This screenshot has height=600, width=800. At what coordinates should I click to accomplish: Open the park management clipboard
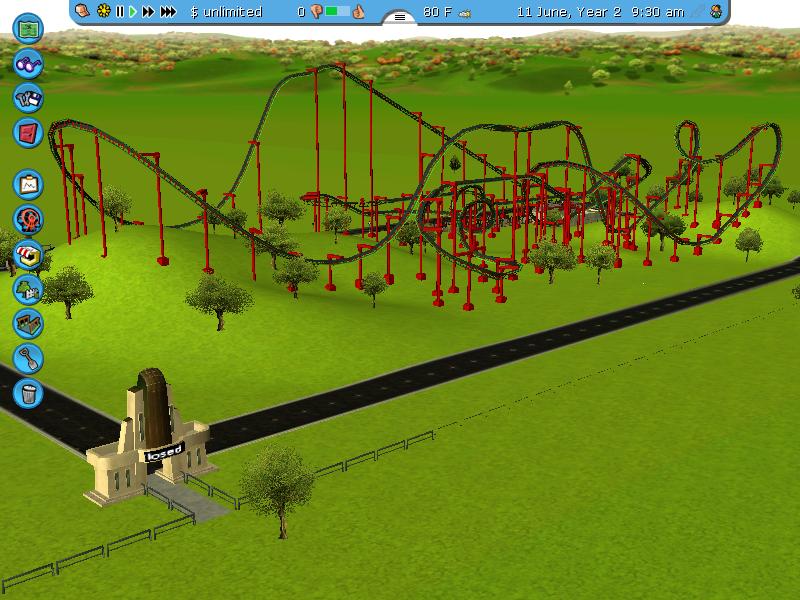pos(29,184)
